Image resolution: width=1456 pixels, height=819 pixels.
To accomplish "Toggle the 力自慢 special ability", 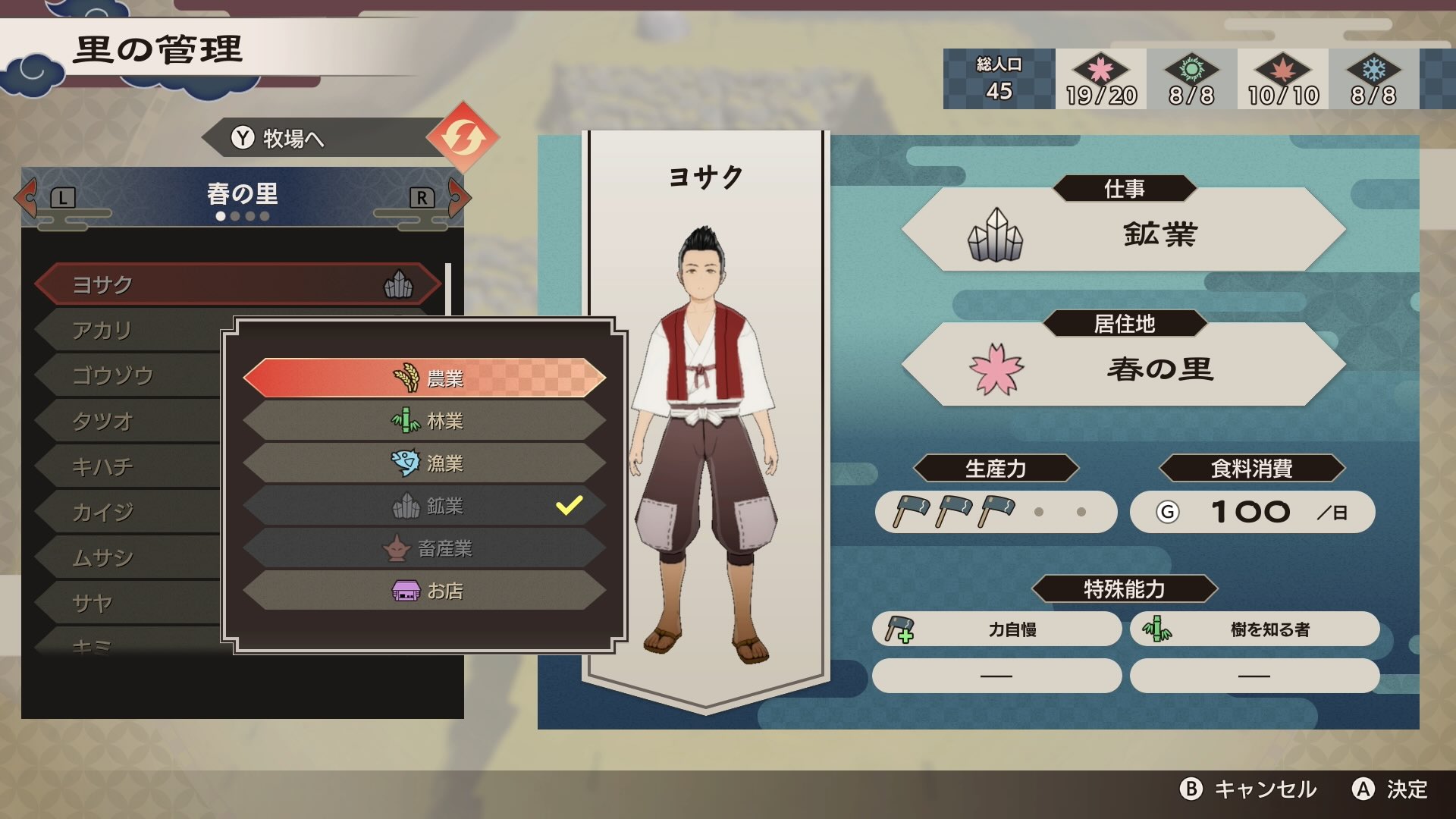I will pos(996,629).
